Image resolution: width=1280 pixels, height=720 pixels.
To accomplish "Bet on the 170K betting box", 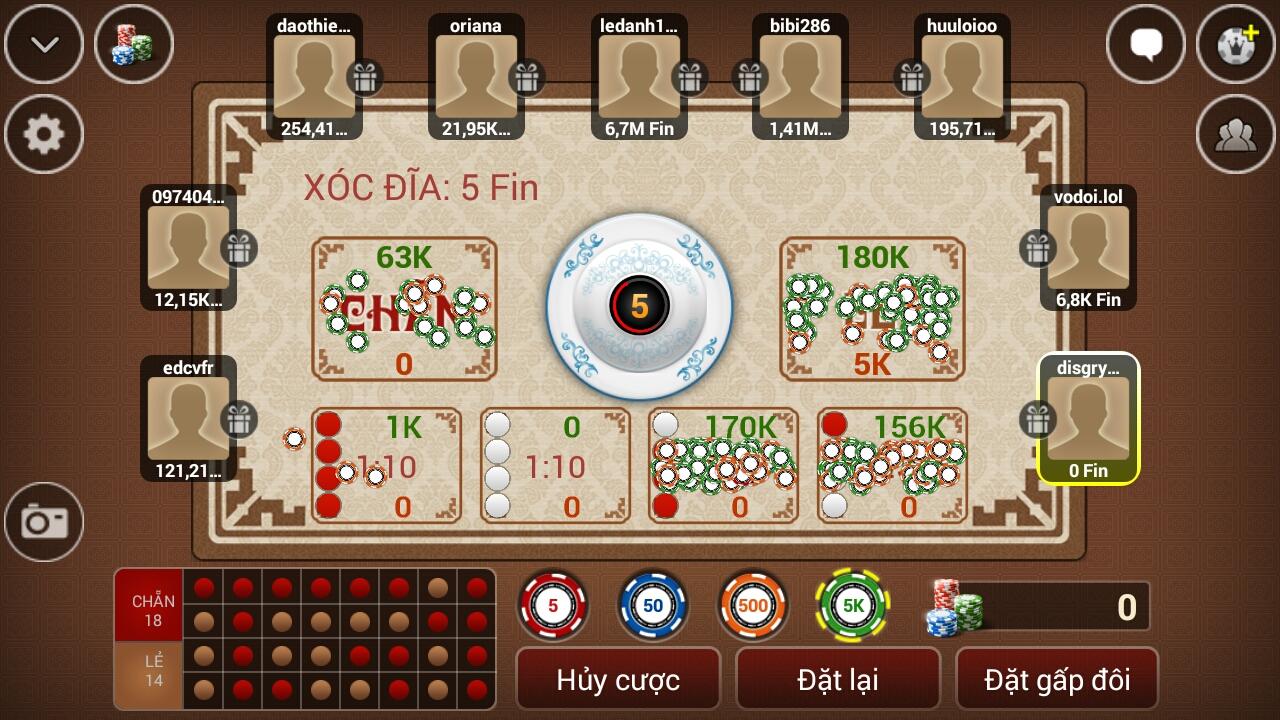I will tap(723, 465).
